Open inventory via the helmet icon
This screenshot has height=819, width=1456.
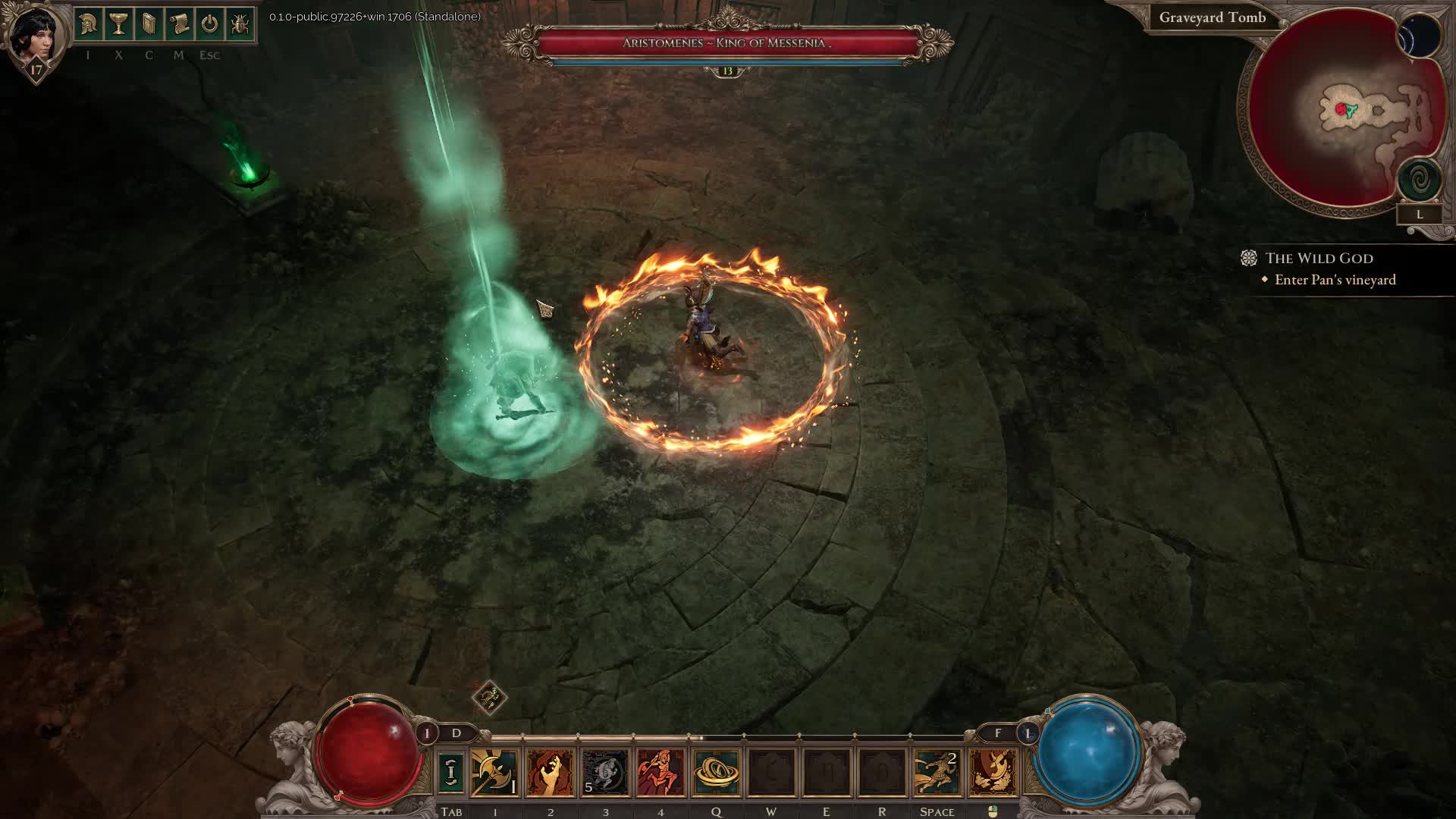tap(88, 25)
